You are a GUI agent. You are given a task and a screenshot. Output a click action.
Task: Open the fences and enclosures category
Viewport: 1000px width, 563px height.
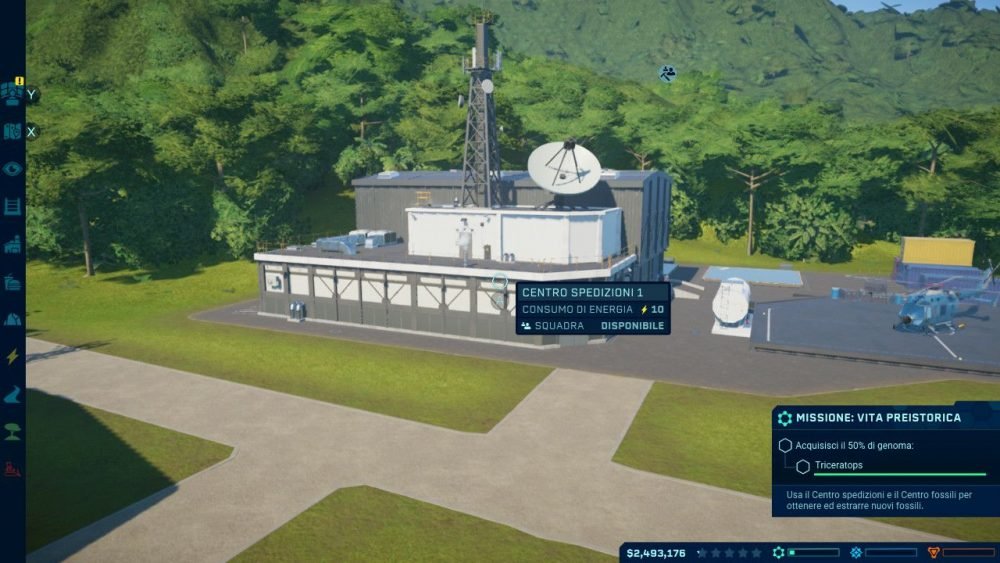(12, 206)
